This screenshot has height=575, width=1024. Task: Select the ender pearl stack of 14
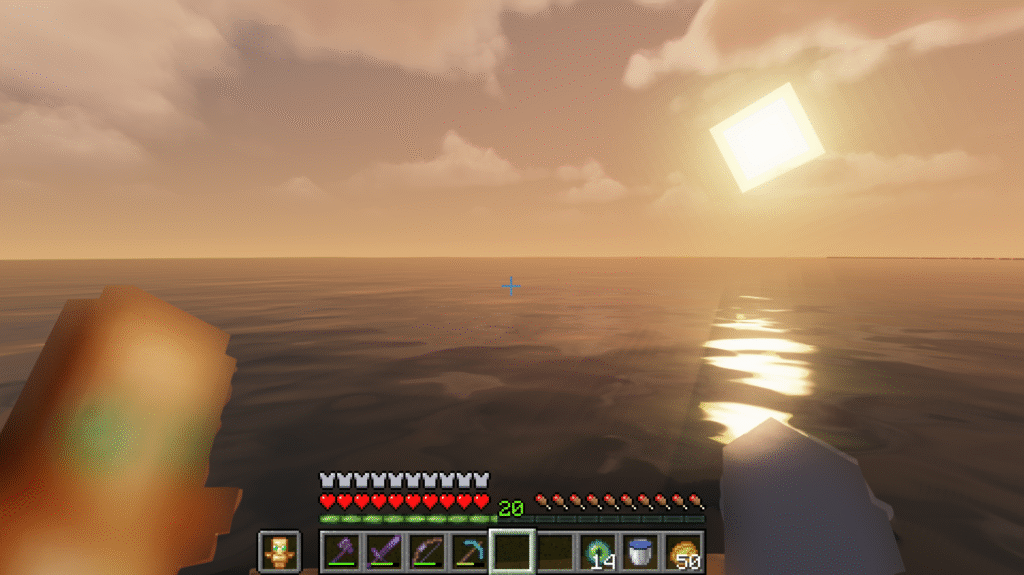(599, 551)
